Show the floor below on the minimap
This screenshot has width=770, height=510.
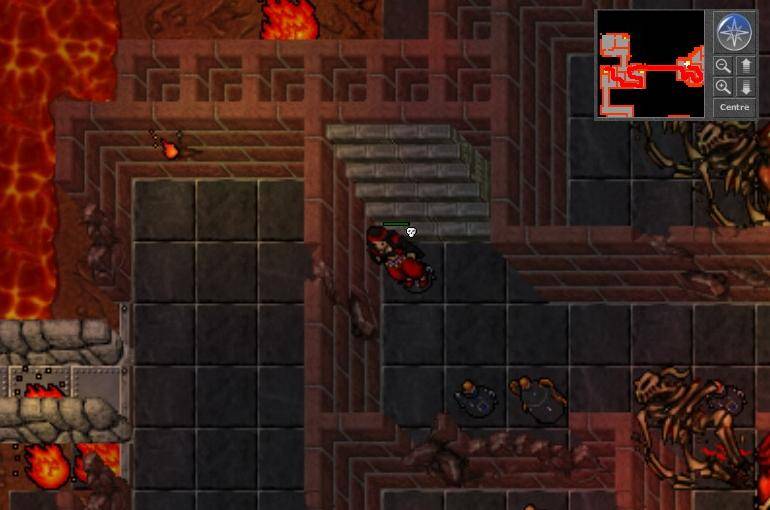(x=745, y=87)
